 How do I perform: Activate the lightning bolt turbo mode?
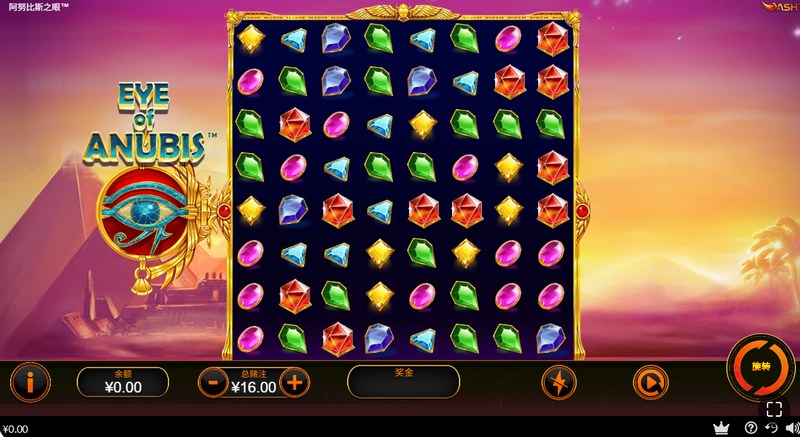[x=558, y=381]
